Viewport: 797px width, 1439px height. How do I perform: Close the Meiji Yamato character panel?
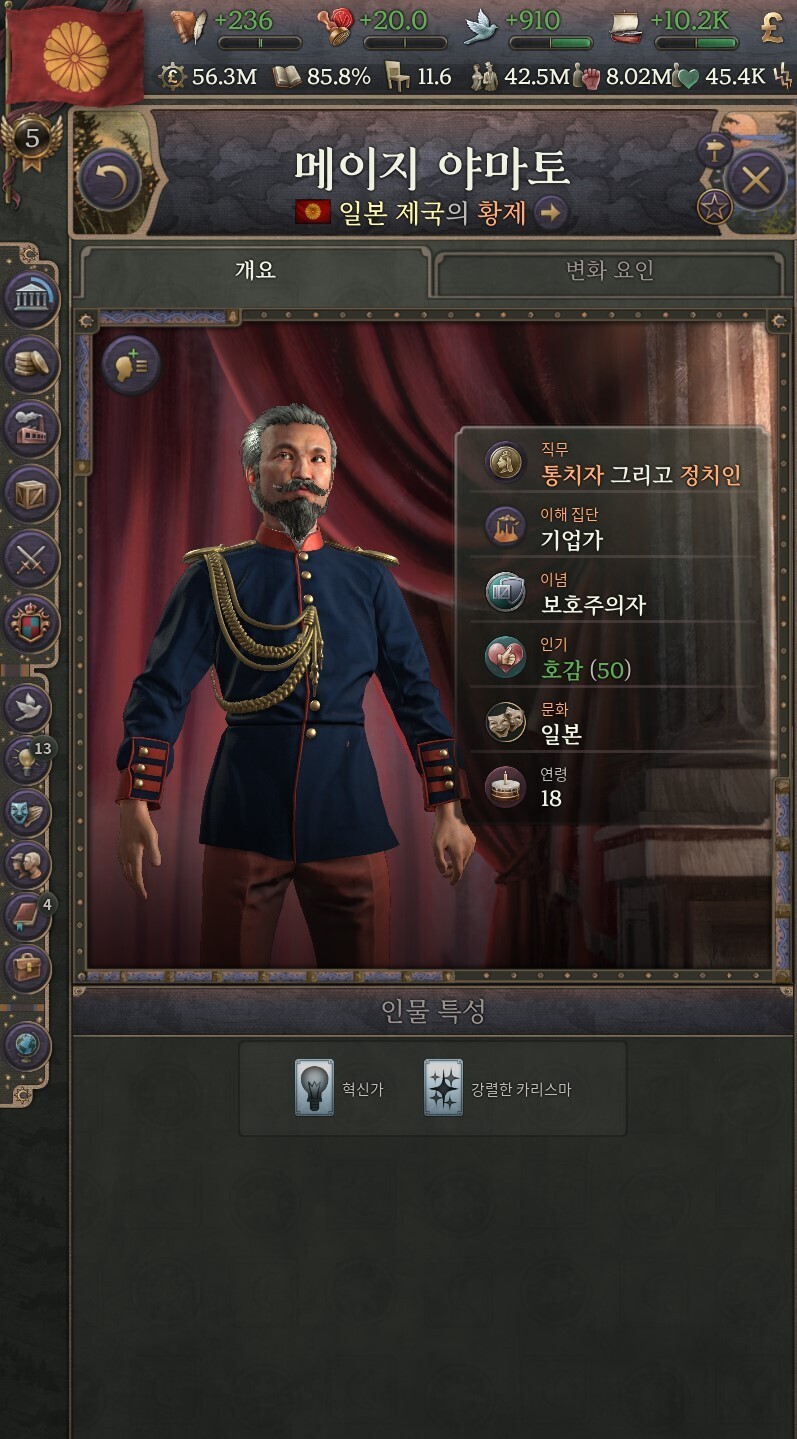755,181
